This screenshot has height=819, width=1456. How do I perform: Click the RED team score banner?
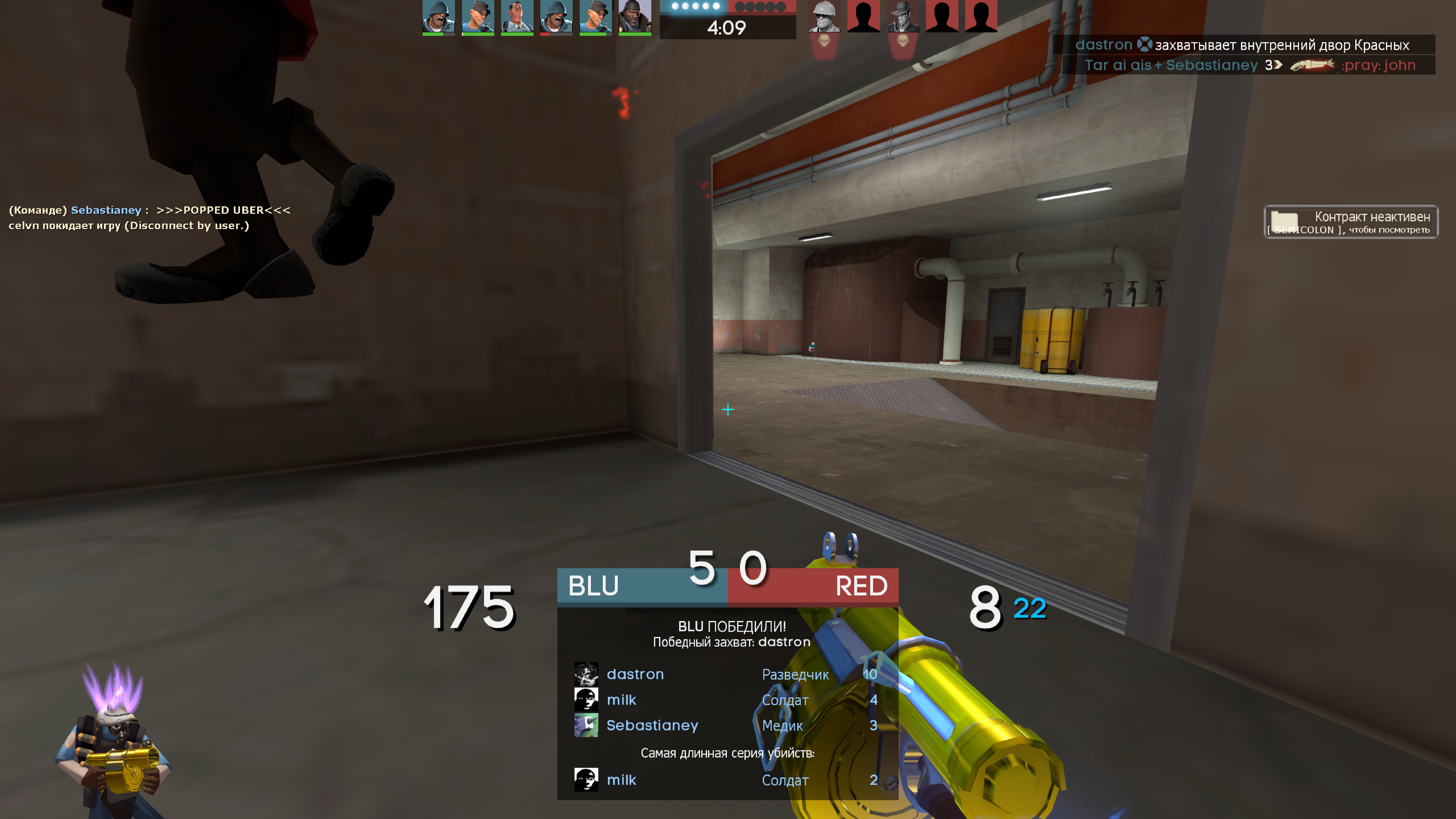pos(813,586)
